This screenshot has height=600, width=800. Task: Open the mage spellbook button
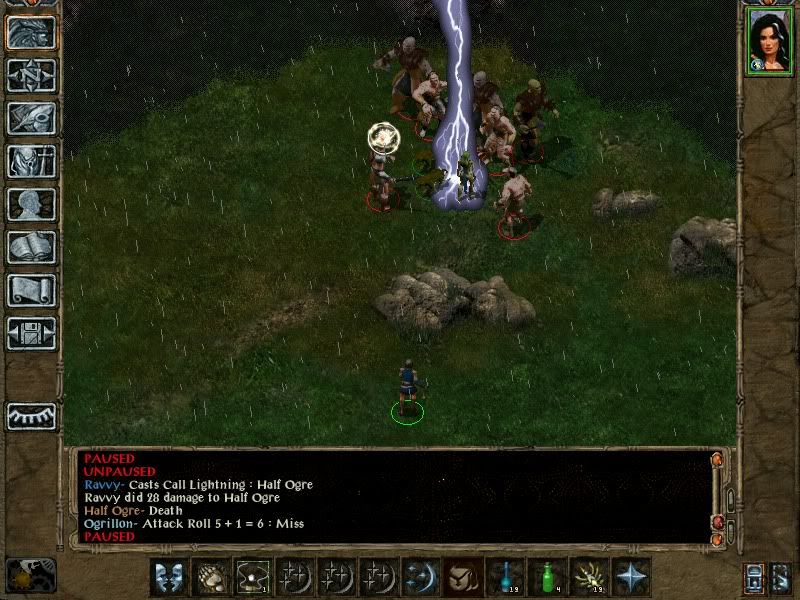[30, 247]
